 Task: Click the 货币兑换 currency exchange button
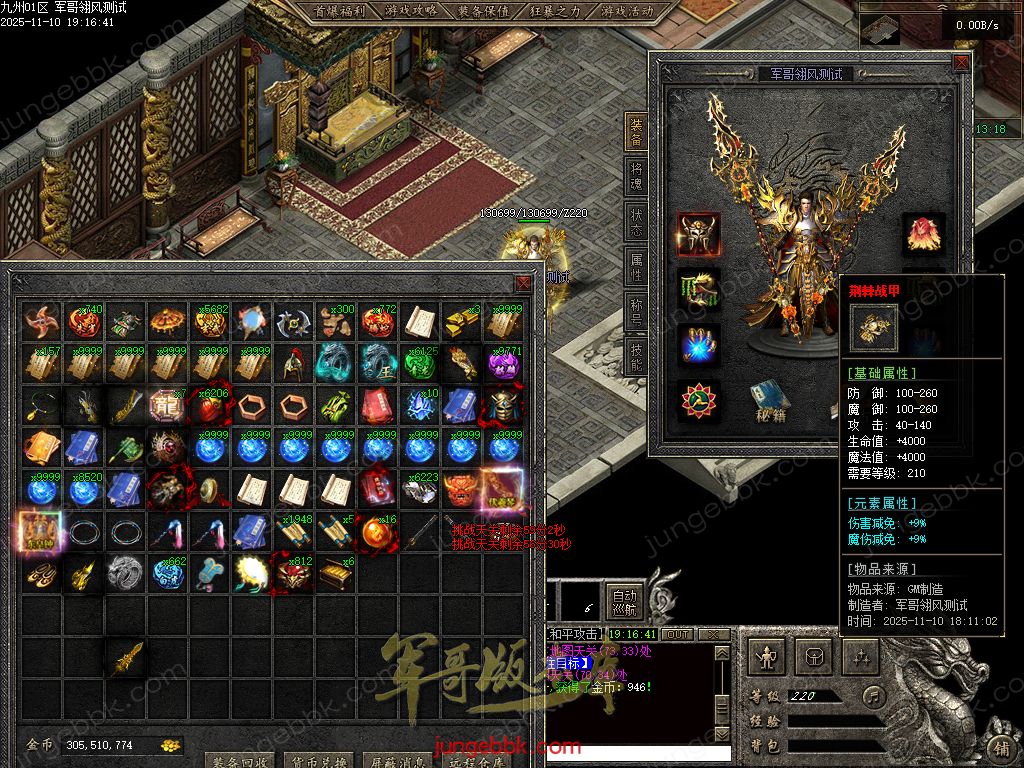[x=319, y=762]
